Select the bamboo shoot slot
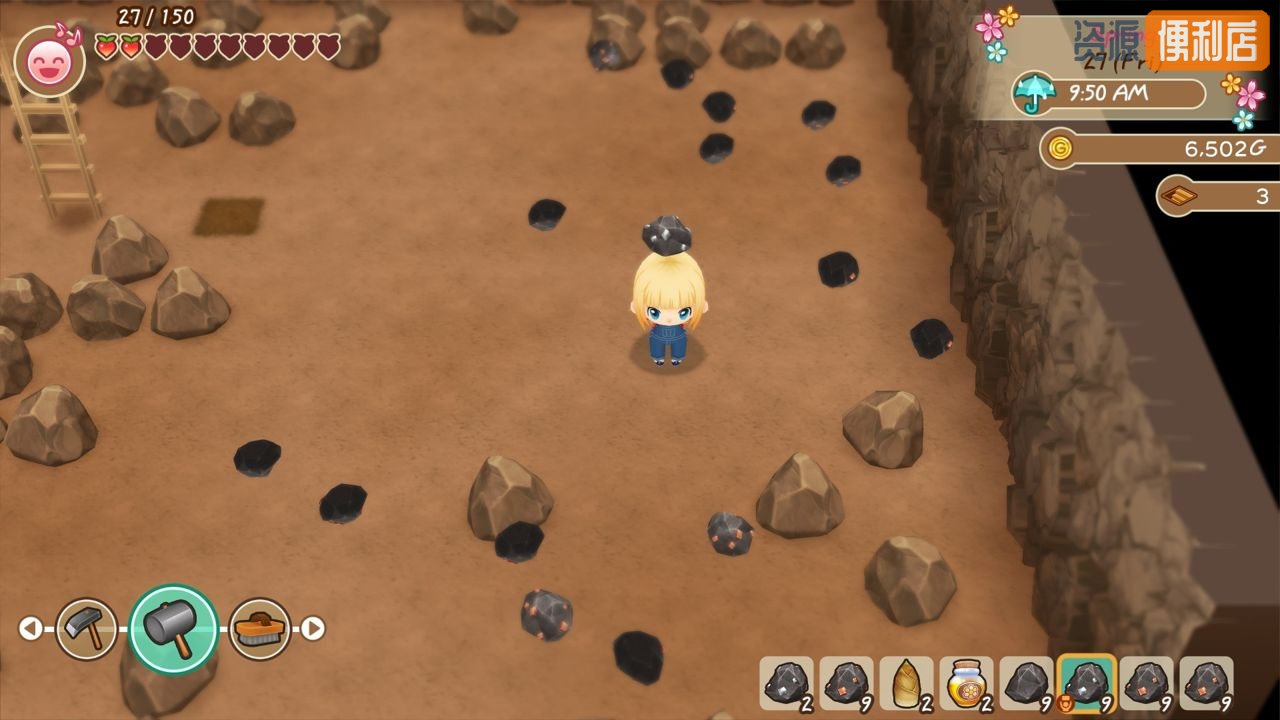The width and height of the screenshot is (1280, 720). click(906, 683)
